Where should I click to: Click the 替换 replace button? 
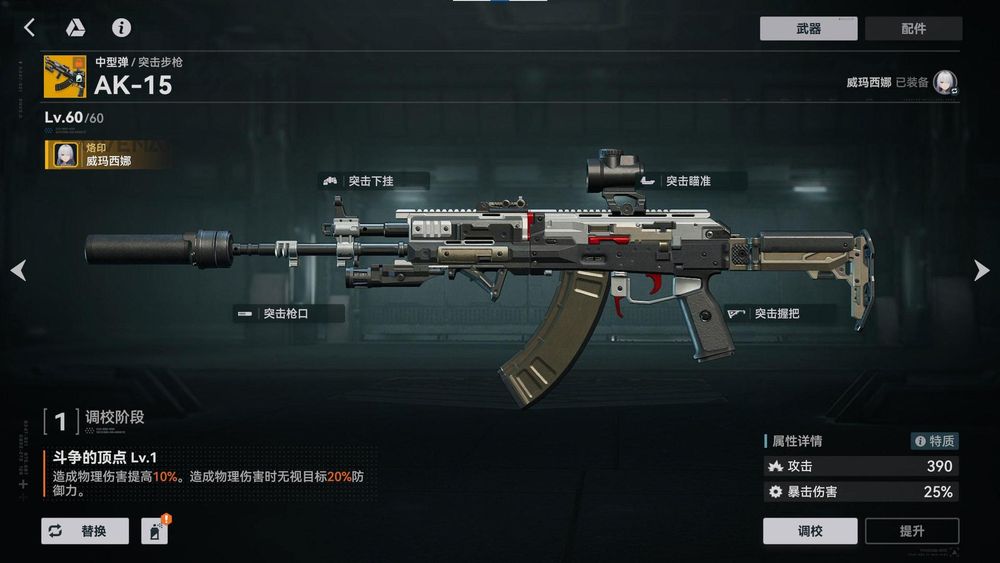pyautogui.click(x=85, y=531)
